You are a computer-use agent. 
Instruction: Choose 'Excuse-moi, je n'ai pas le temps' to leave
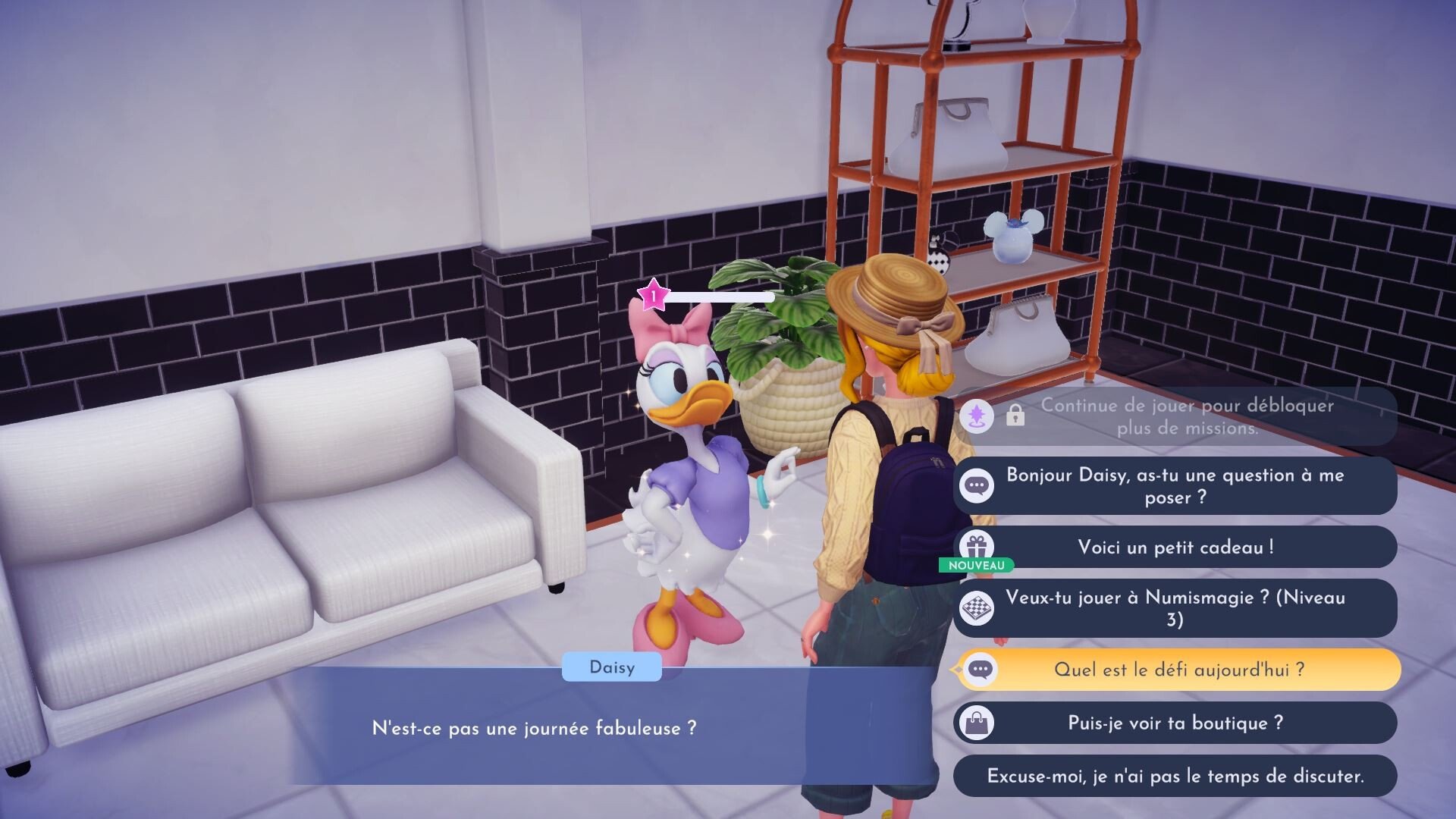pyautogui.click(x=1175, y=776)
